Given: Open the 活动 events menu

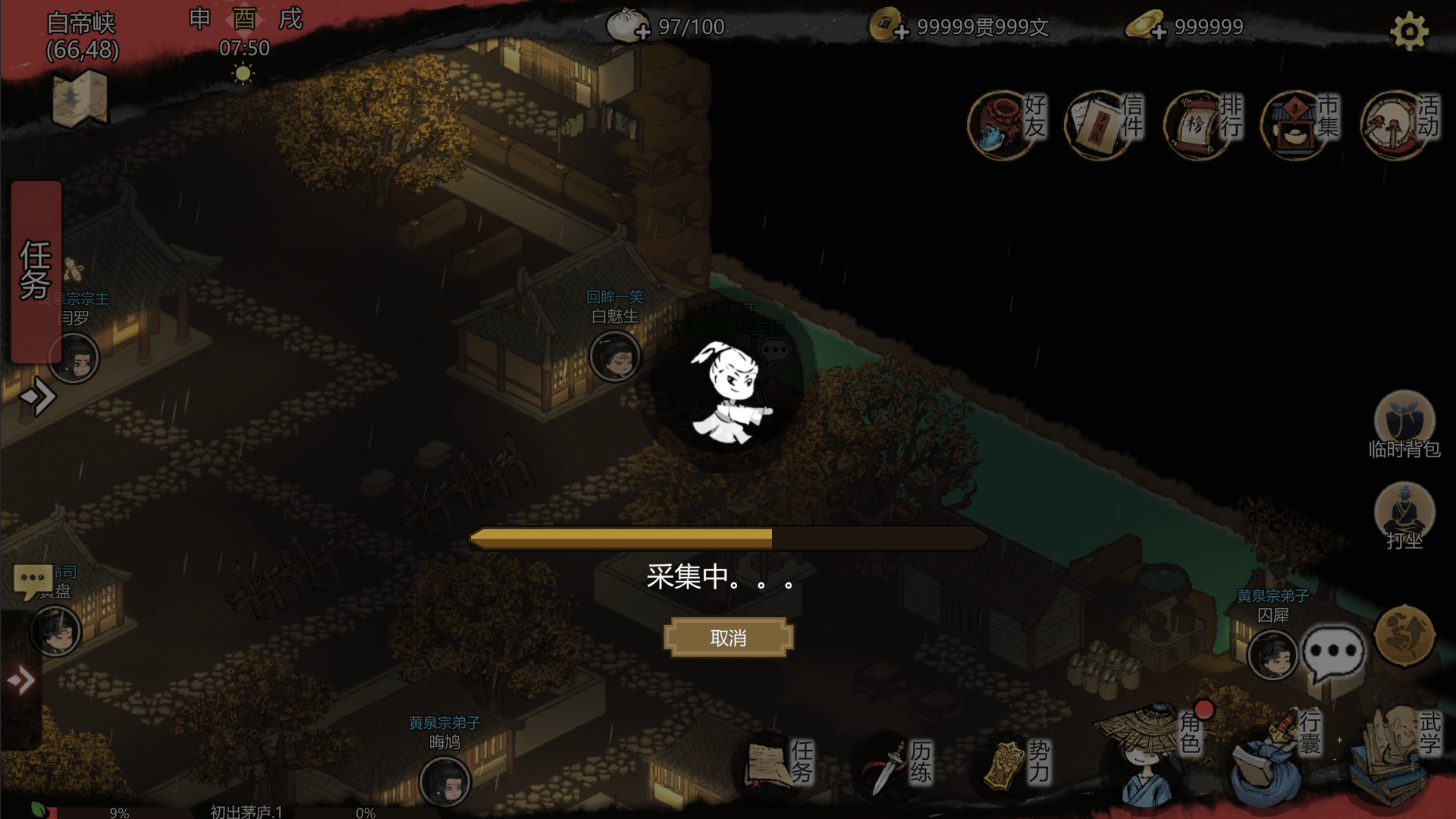Looking at the screenshot, I should [x=1399, y=123].
